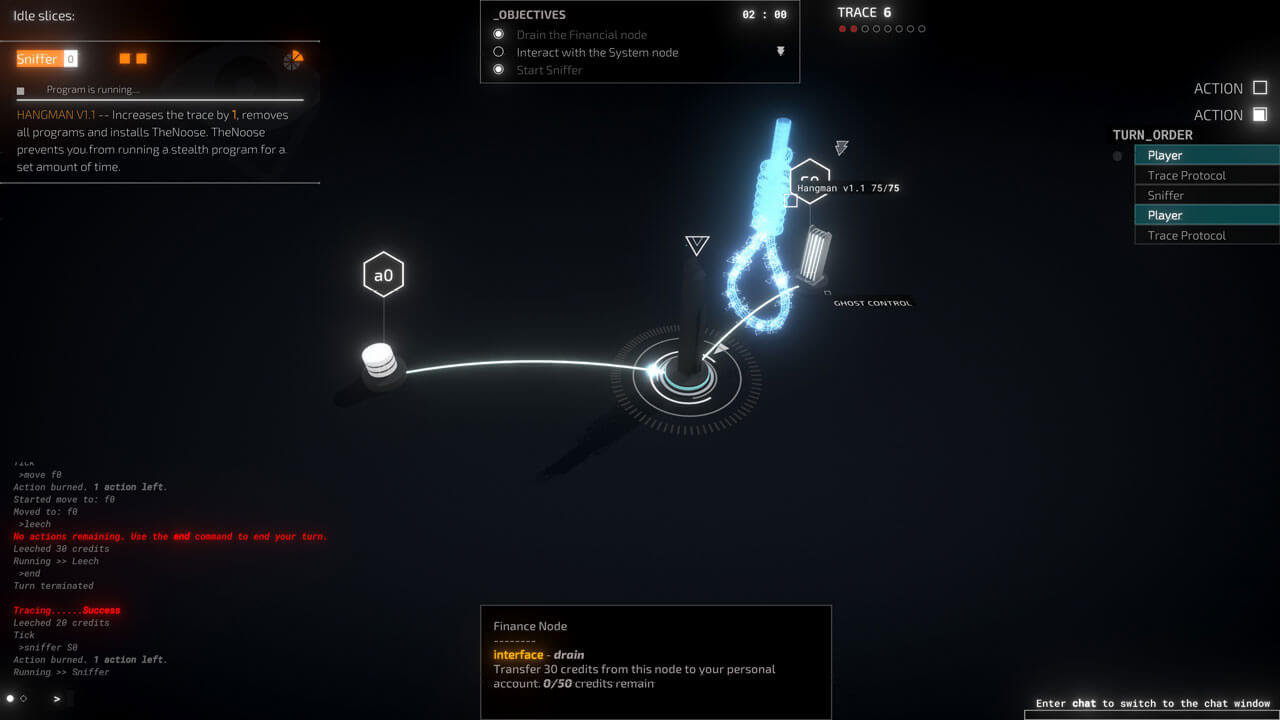Viewport: 1280px width, 720px height.
Task: Click the small stop square beside "Program is running"
Action: tap(21, 91)
